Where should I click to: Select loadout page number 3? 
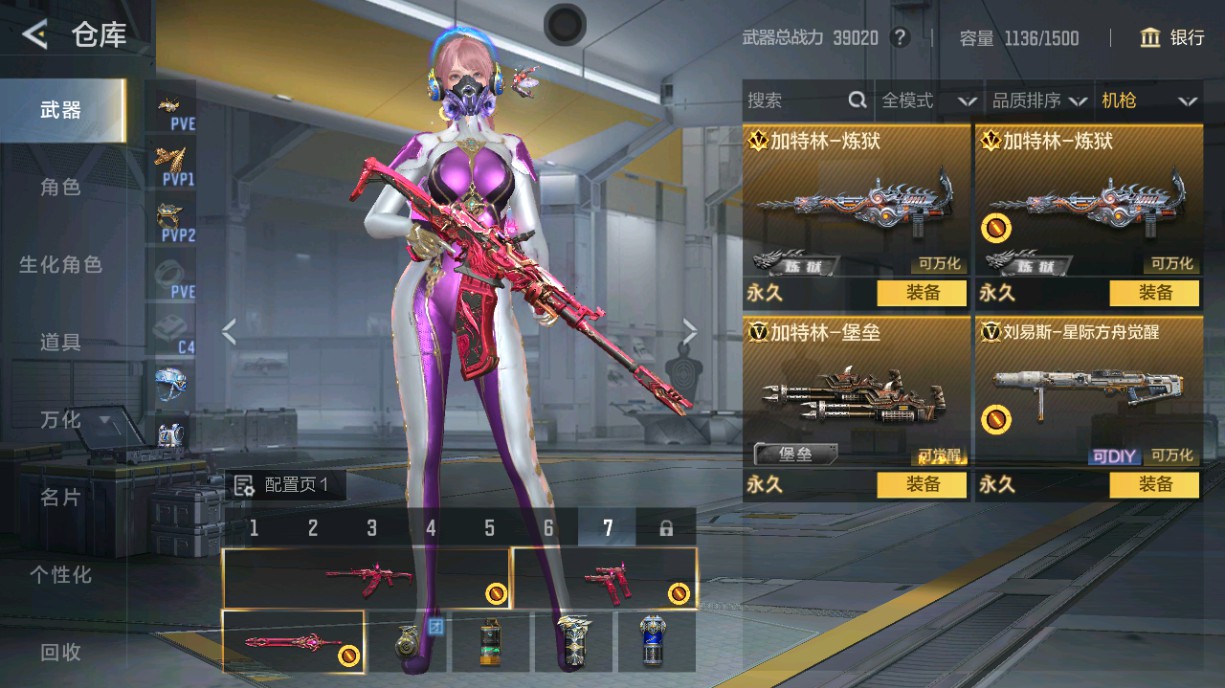tap(372, 528)
